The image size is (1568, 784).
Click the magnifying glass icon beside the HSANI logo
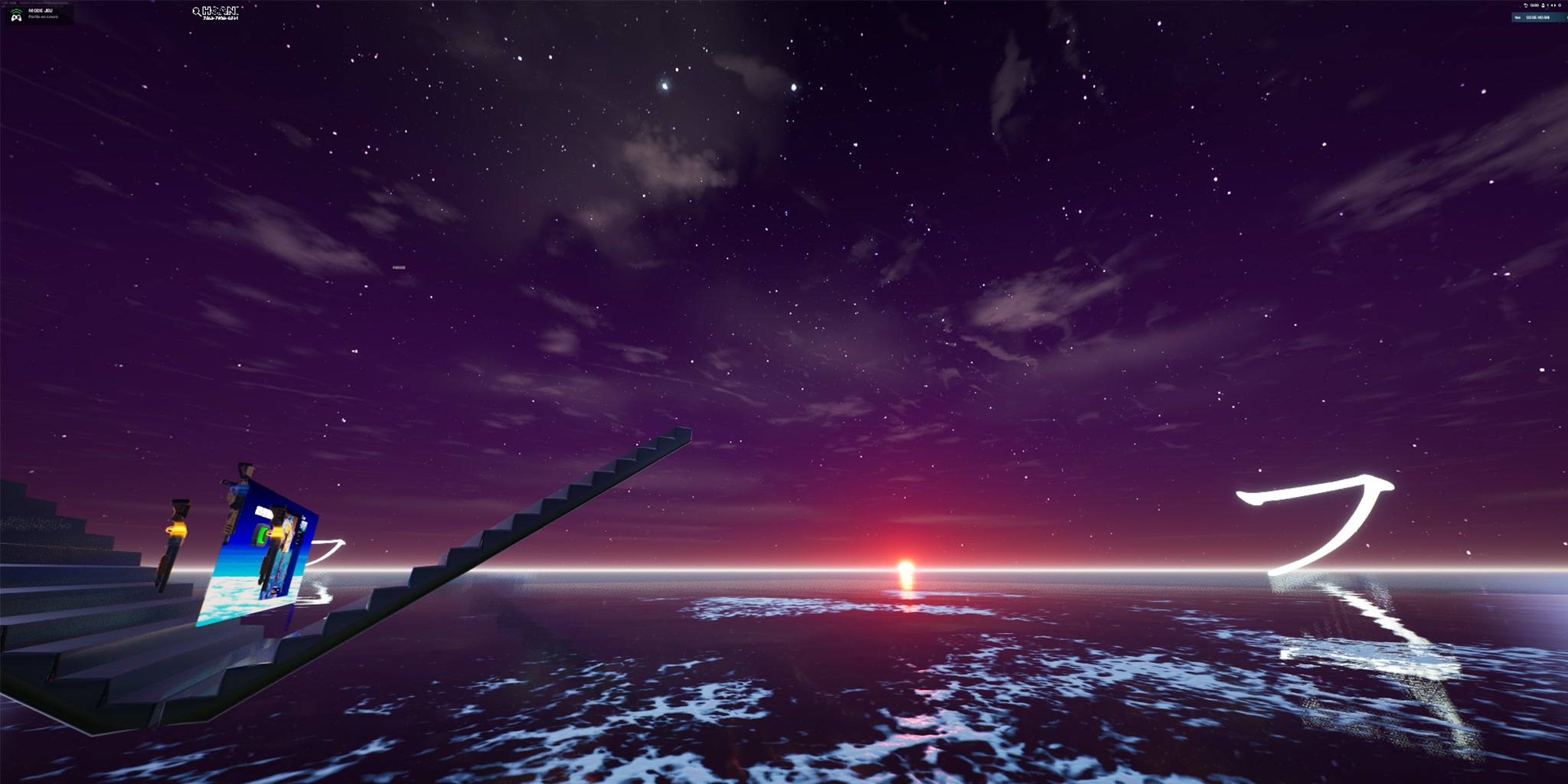point(198,12)
